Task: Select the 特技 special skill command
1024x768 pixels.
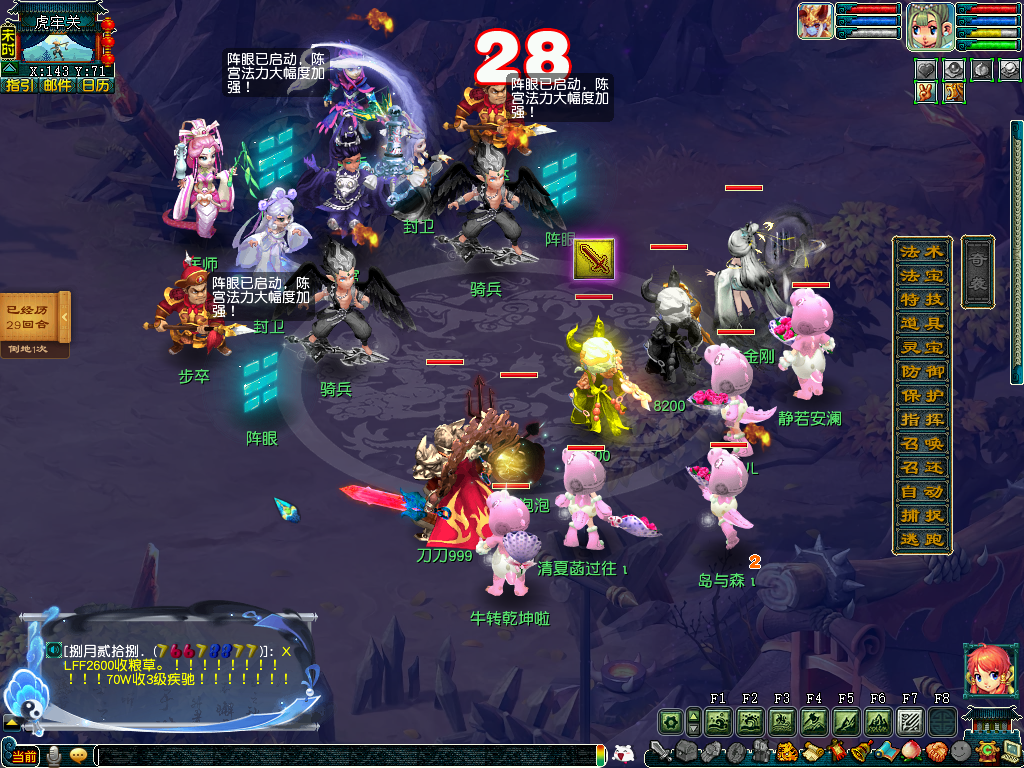Action: (920, 299)
